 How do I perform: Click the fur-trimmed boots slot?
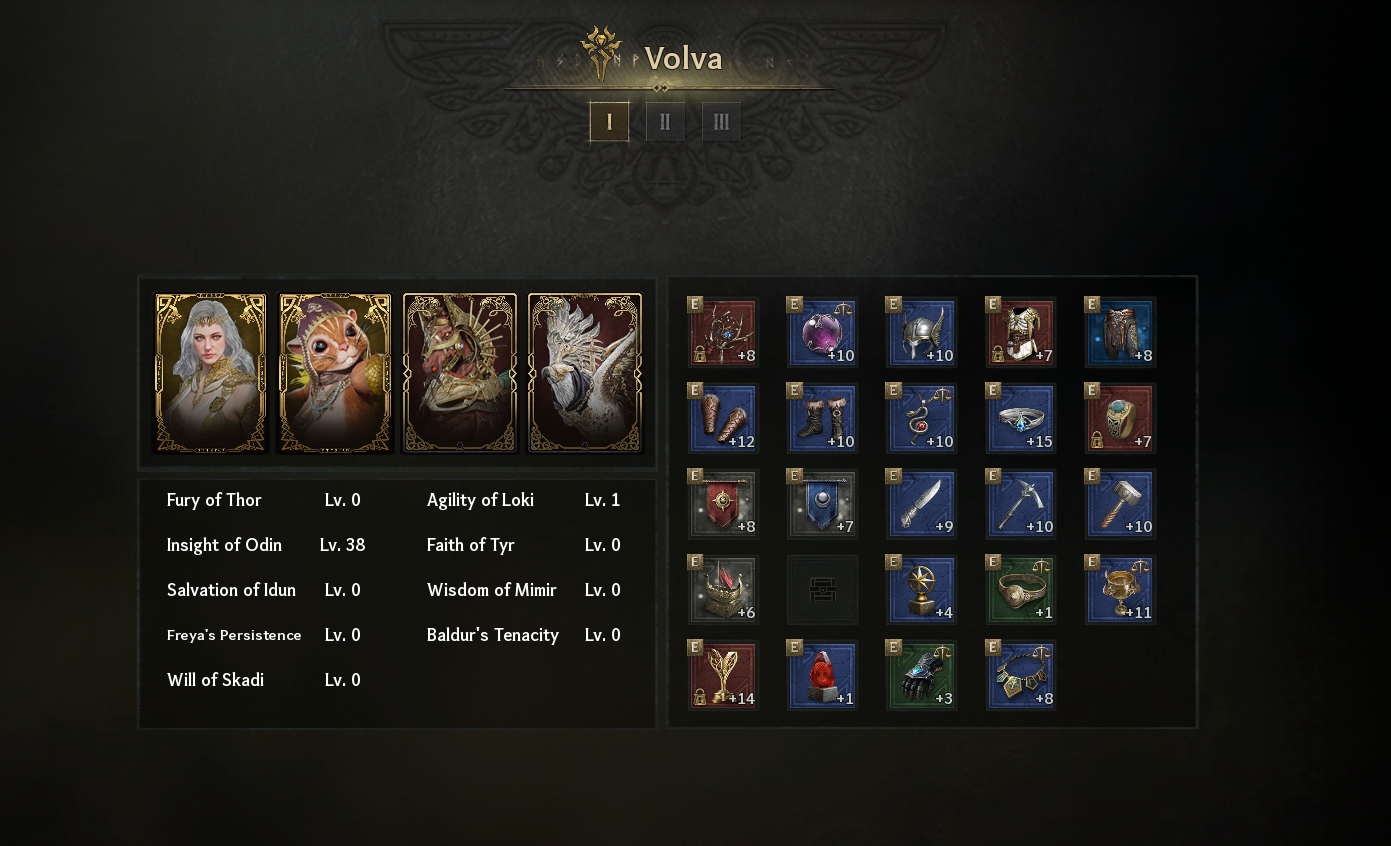point(822,418)
